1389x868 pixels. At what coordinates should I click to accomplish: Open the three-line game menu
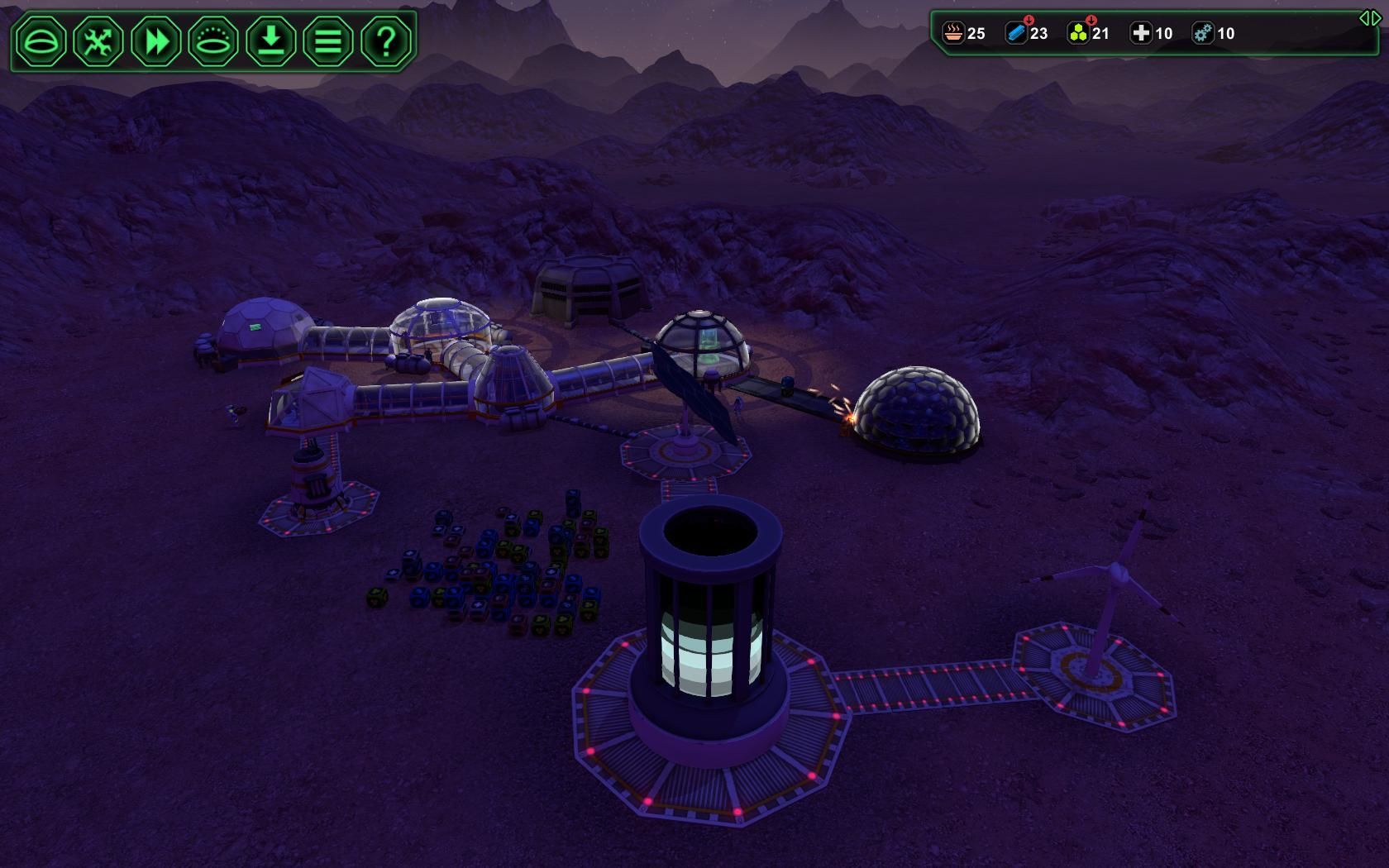click(x=328, y=41)
